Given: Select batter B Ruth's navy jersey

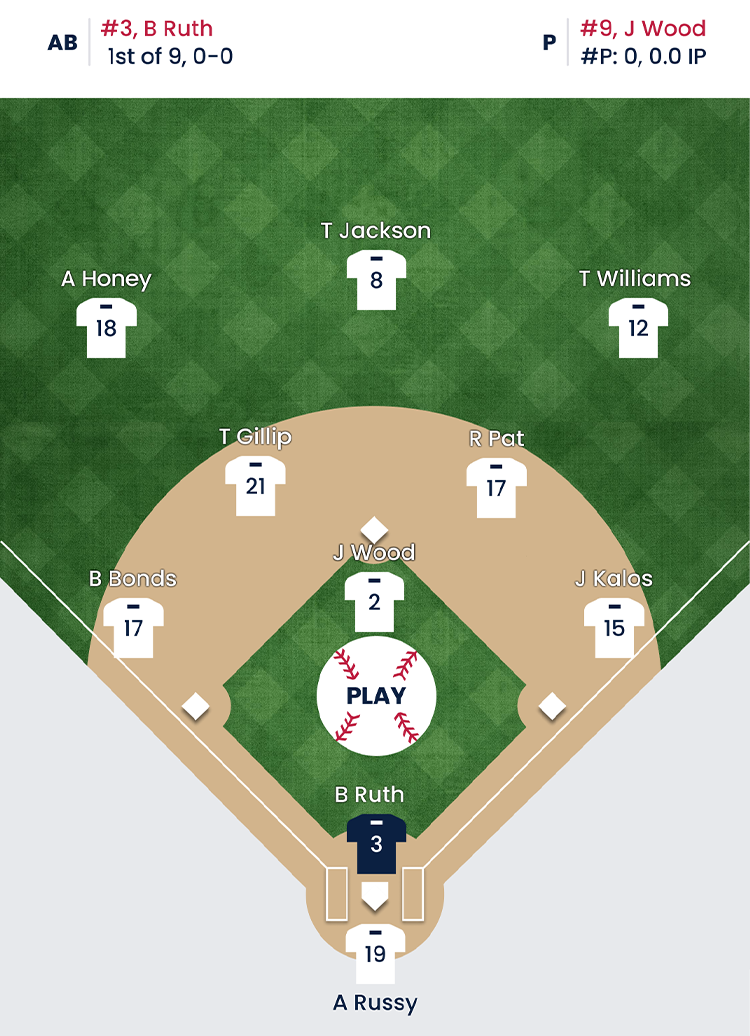Looking at the screenshot, I should (x=376, y=843).
